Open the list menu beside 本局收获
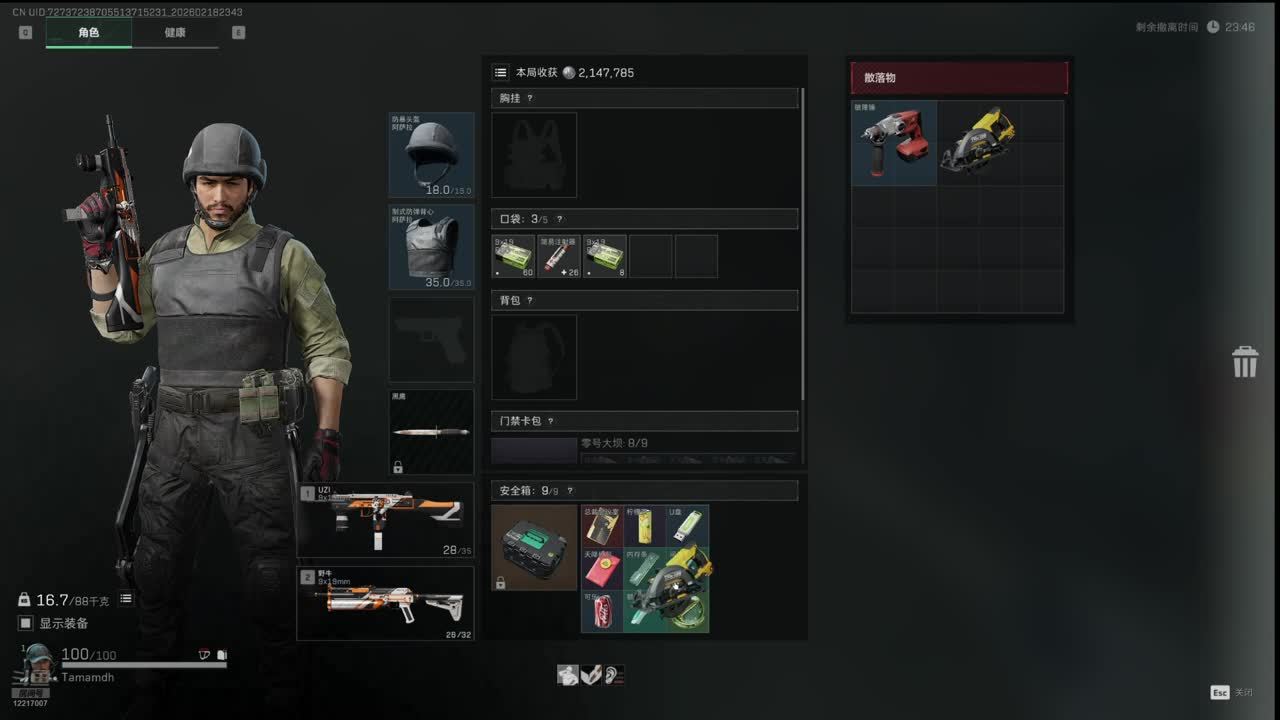This screenshot has width=1280, height=720. [x=500, y=73]
